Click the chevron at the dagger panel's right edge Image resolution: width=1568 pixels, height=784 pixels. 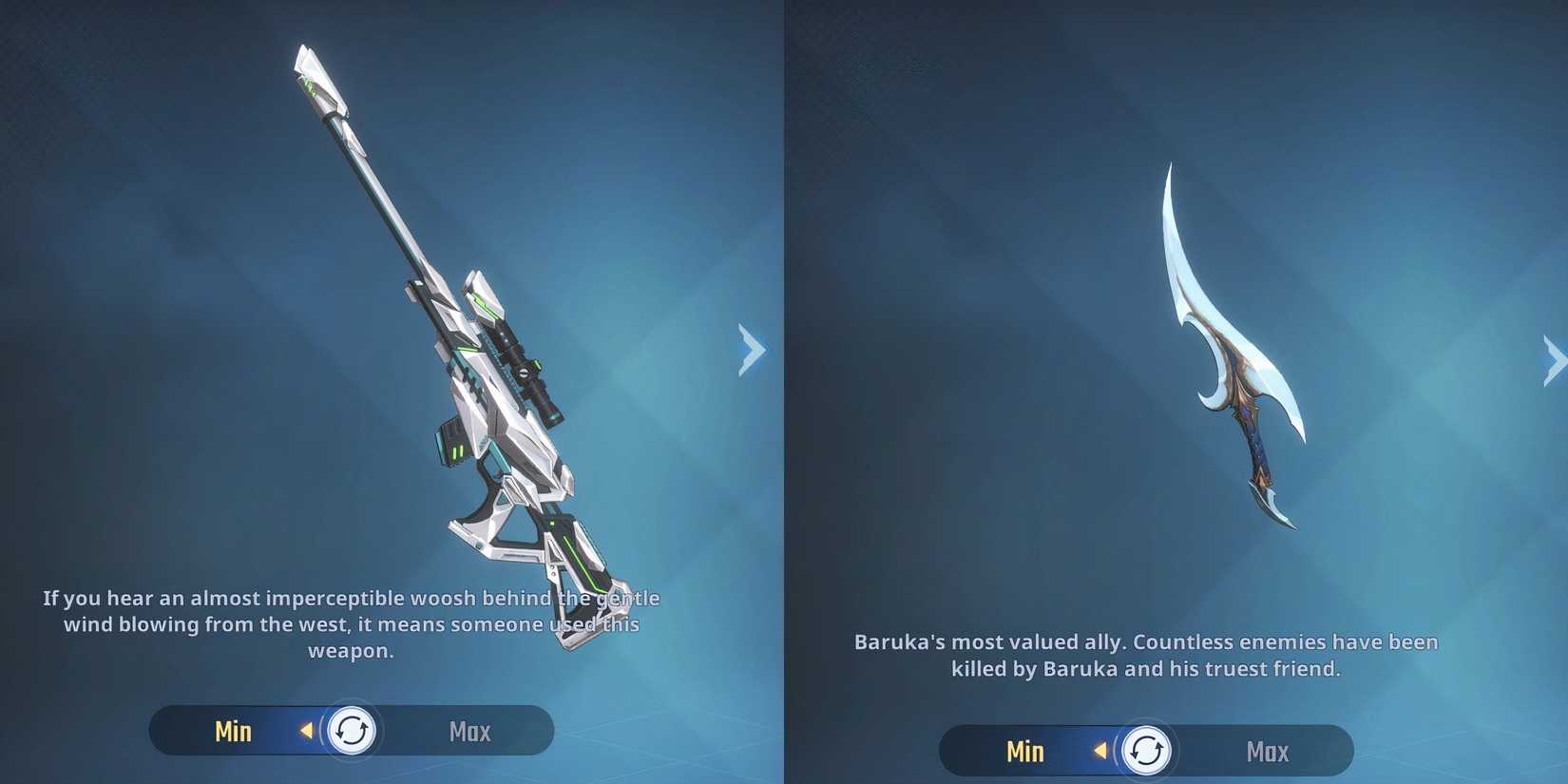pyautogui.click(x=1556, y=356)
